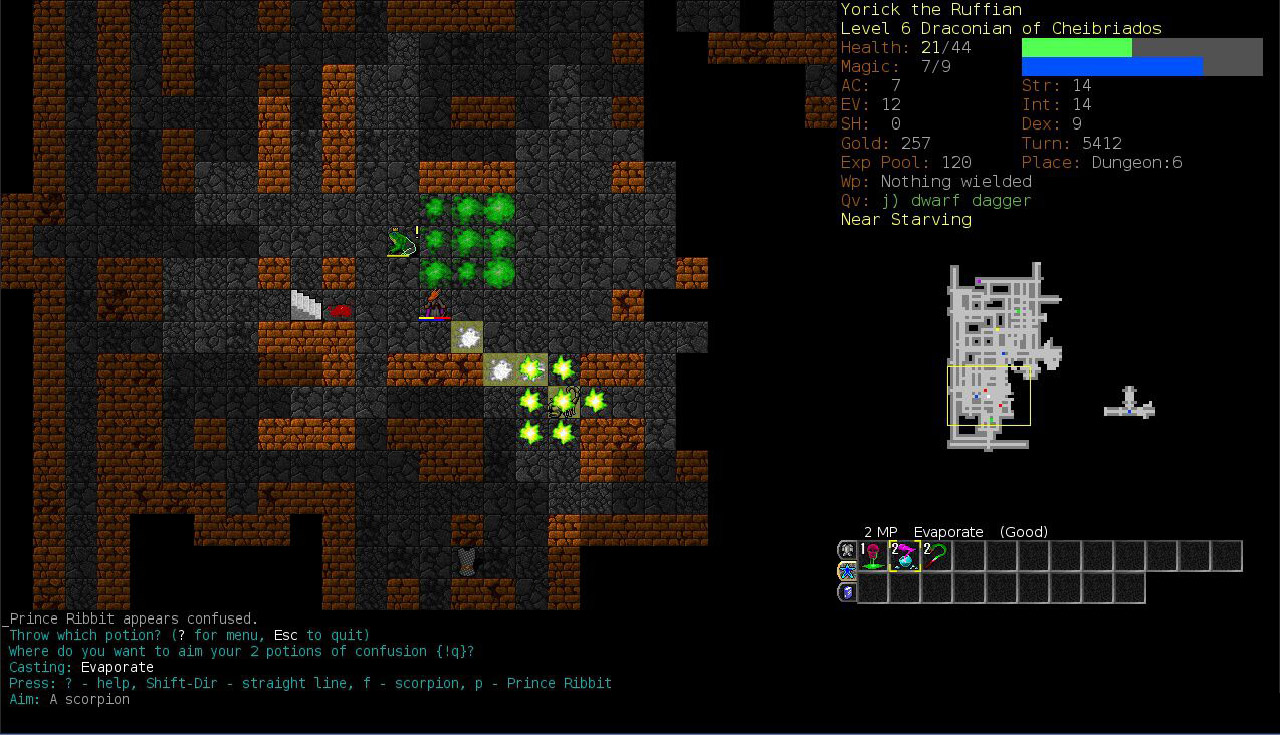The width and height of the screenshot is (1280, 735).
Task: Switch to the inventory armour tab
Action: 846,550
